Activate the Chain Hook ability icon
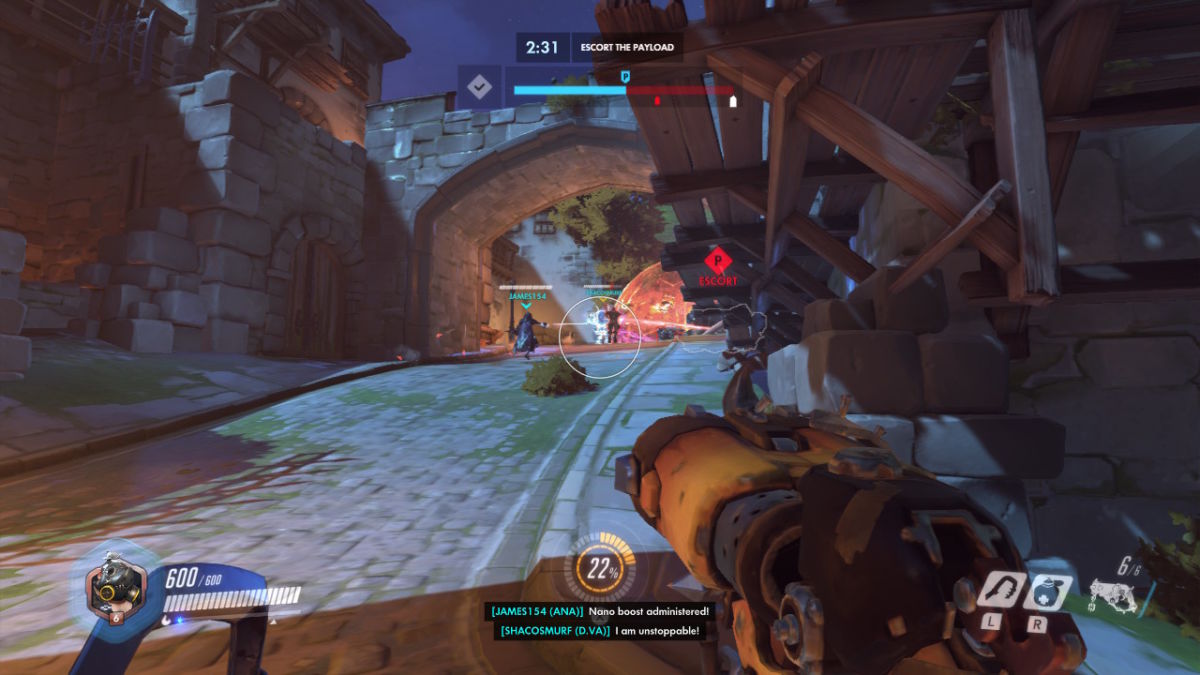 coord(999,590)
